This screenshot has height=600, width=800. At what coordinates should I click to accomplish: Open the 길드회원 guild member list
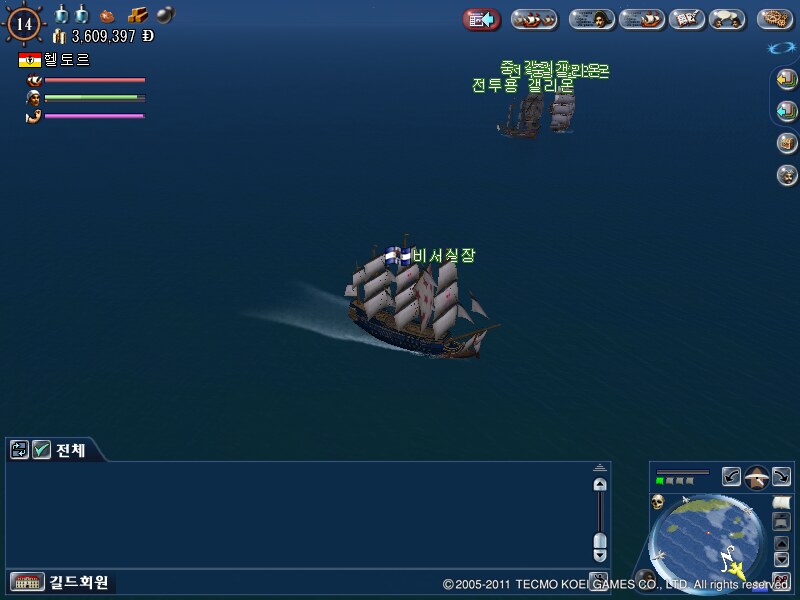coord(60,582)
